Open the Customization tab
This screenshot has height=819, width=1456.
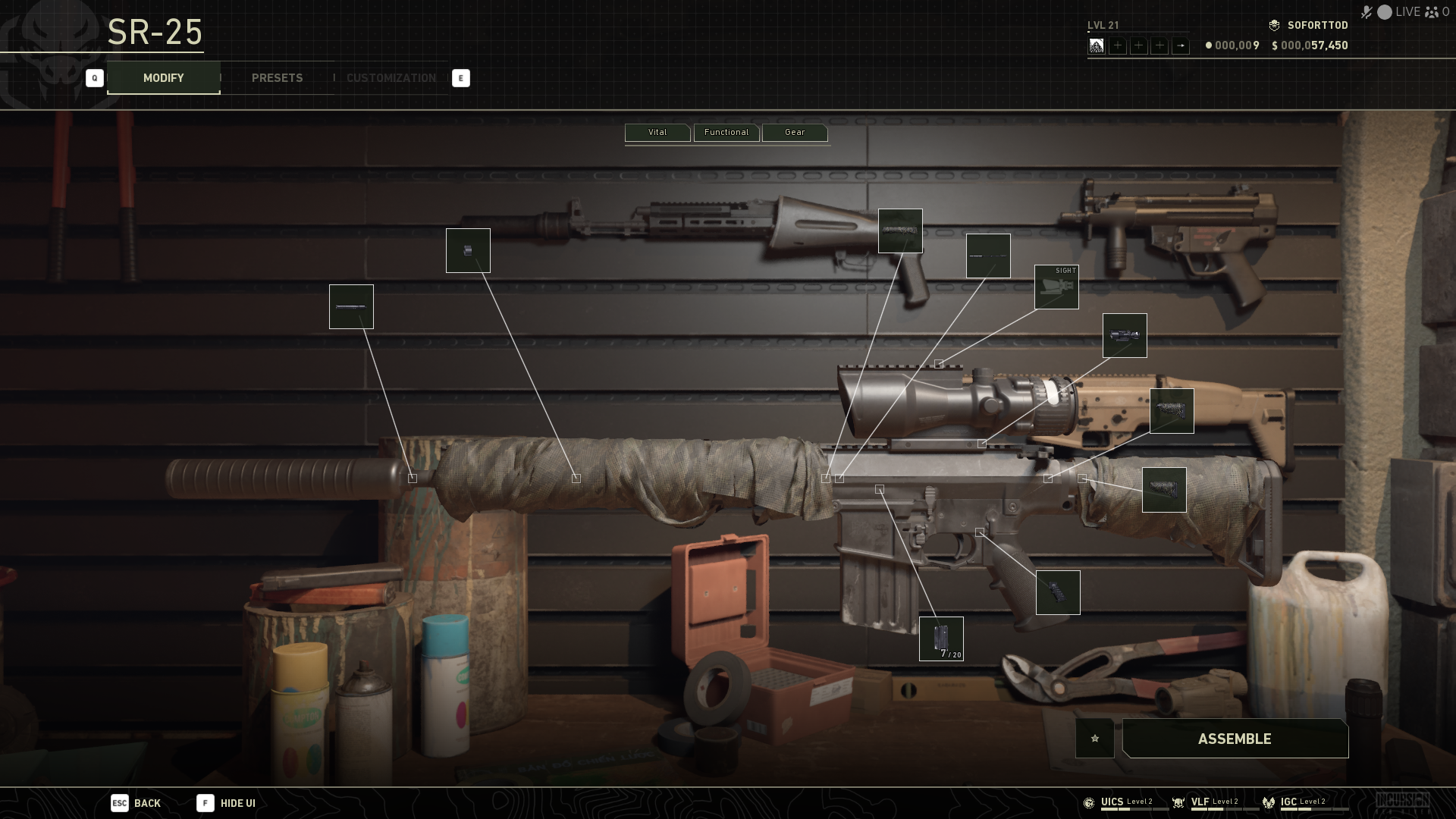391,78
